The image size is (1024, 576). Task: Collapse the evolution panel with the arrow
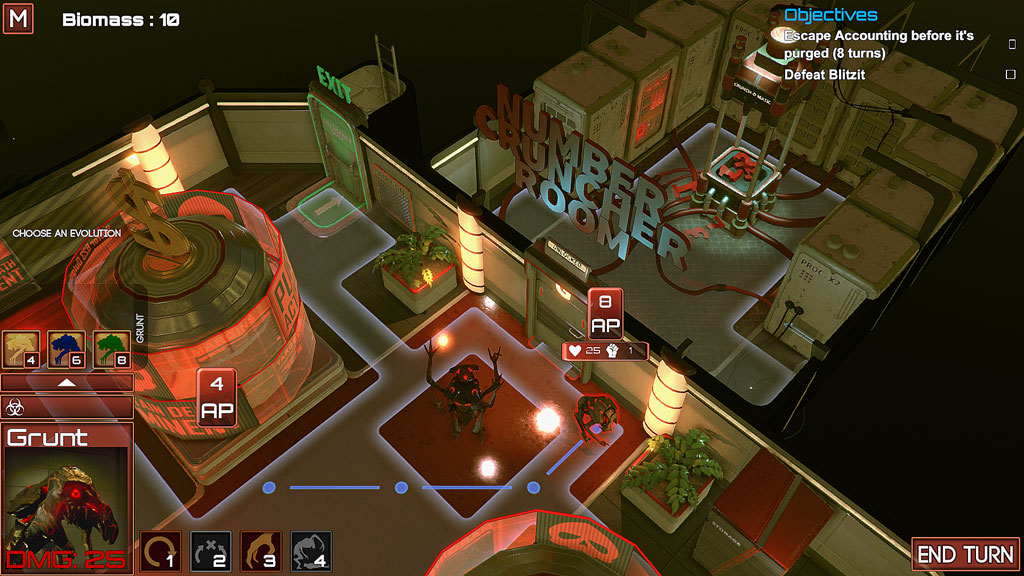pos(66,382)
